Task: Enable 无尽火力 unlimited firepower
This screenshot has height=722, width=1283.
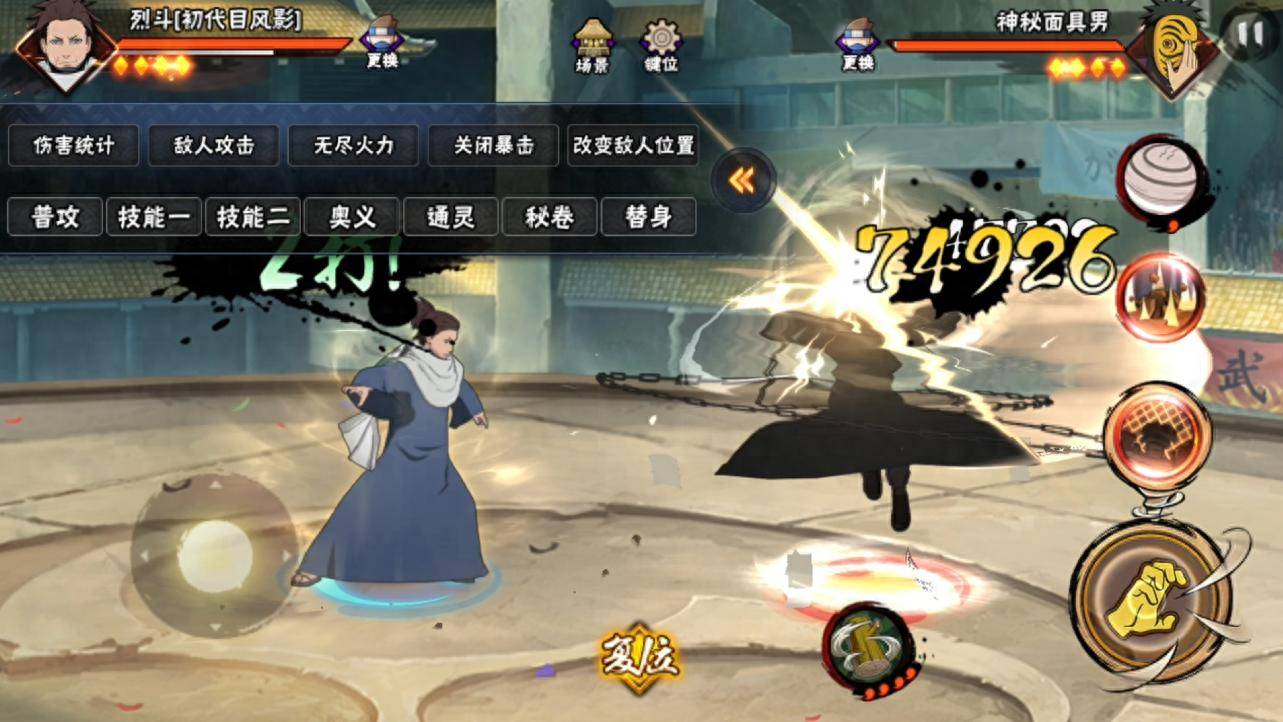Action: pos(353,146)
